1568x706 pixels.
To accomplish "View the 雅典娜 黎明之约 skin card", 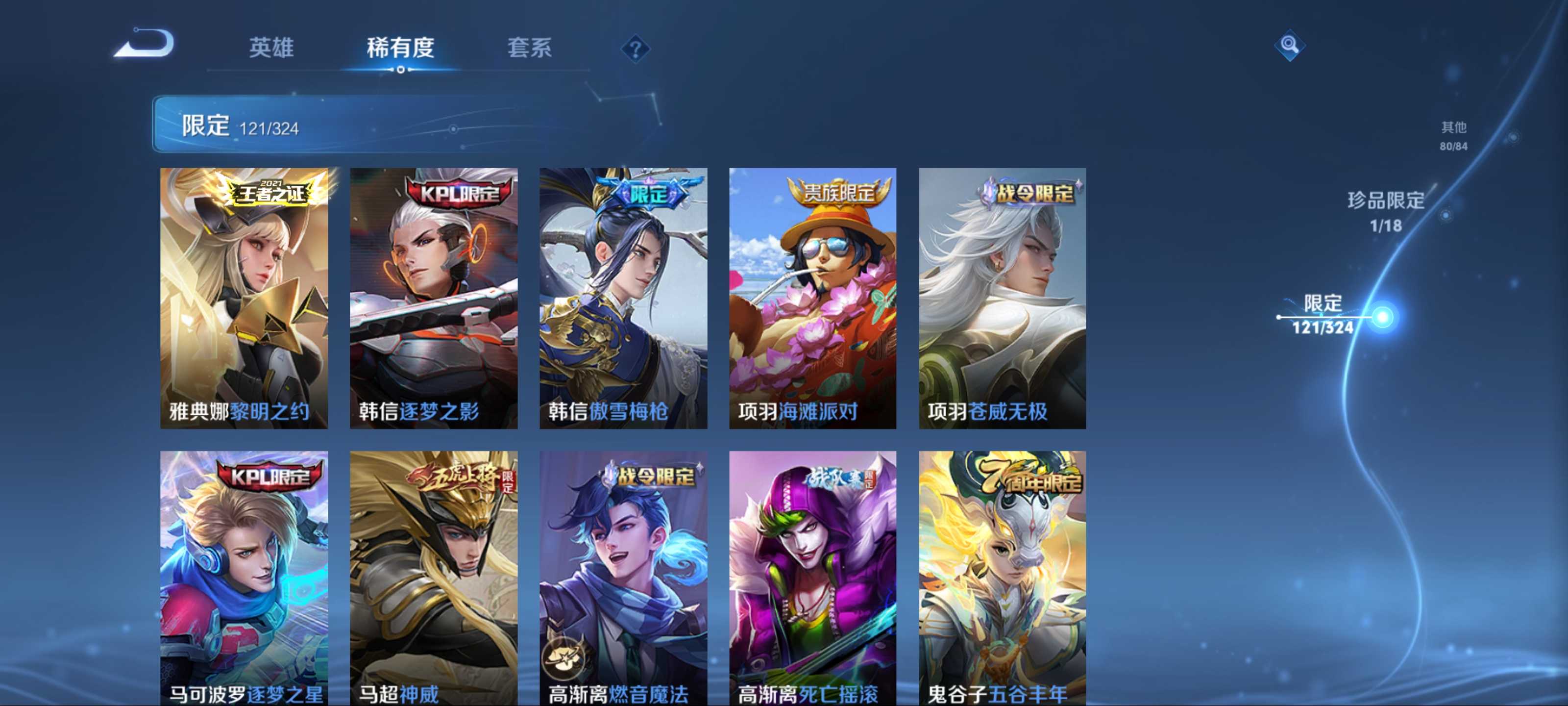I will (244, 298).
